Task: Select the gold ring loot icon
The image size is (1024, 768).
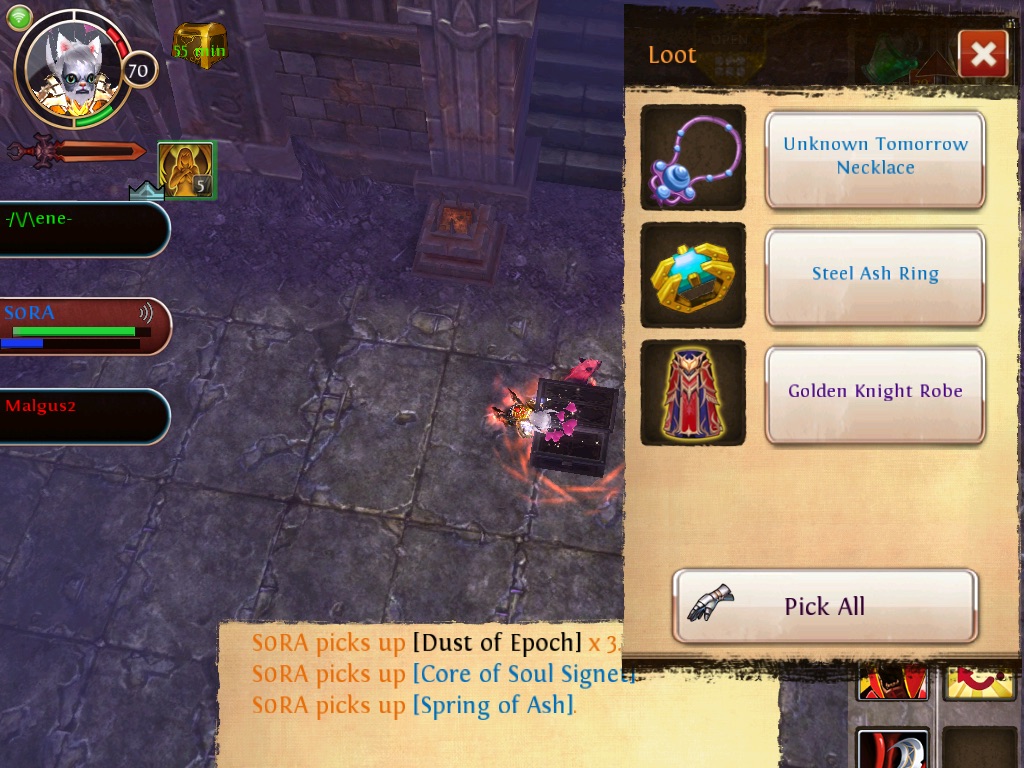Action: (693, 275)
